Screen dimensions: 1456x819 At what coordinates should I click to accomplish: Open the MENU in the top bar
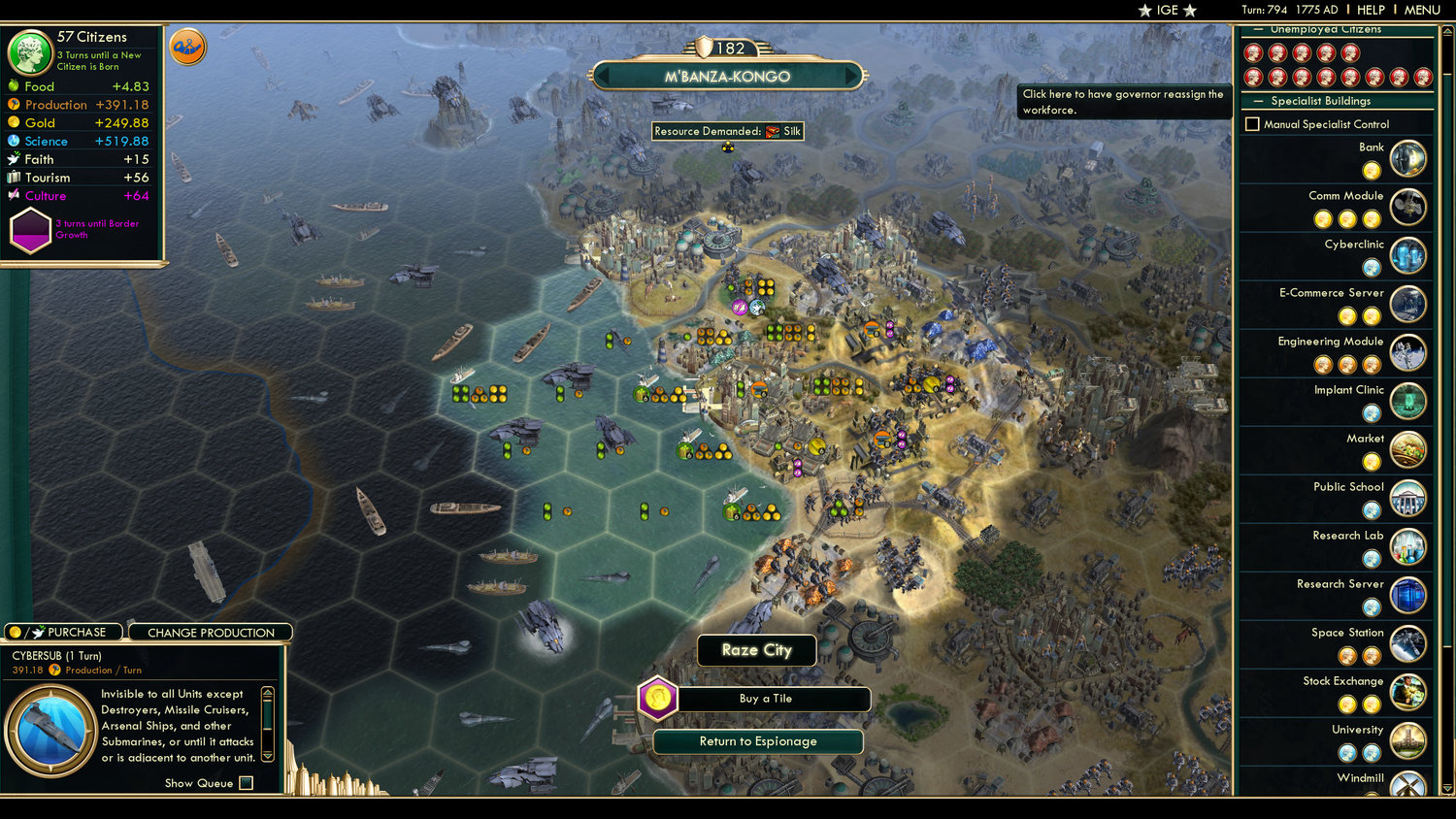pos(1422,10)
